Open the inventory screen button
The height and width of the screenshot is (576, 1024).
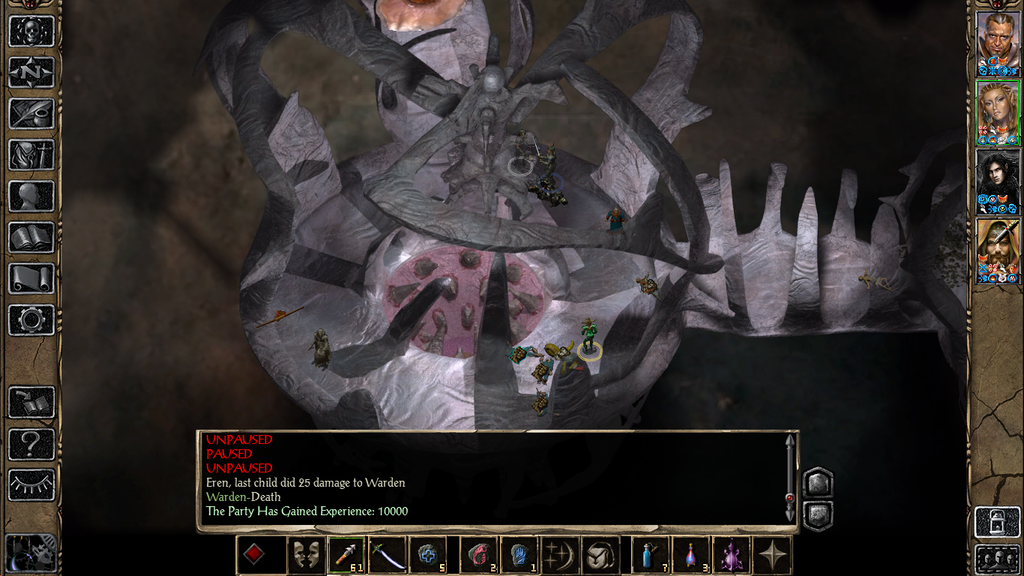click(x=31, y=154)
